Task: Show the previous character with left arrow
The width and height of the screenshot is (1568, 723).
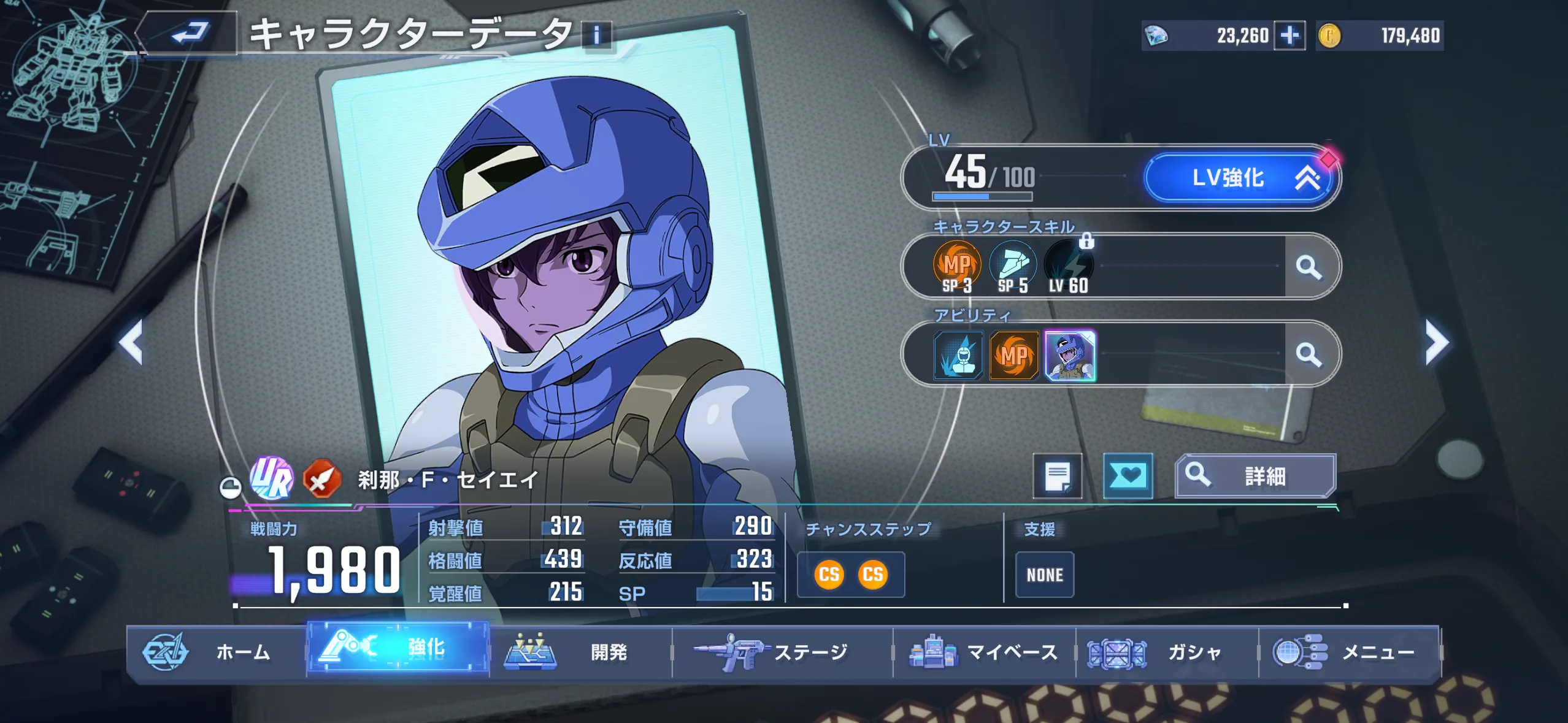Action: (x=131, y=342)
